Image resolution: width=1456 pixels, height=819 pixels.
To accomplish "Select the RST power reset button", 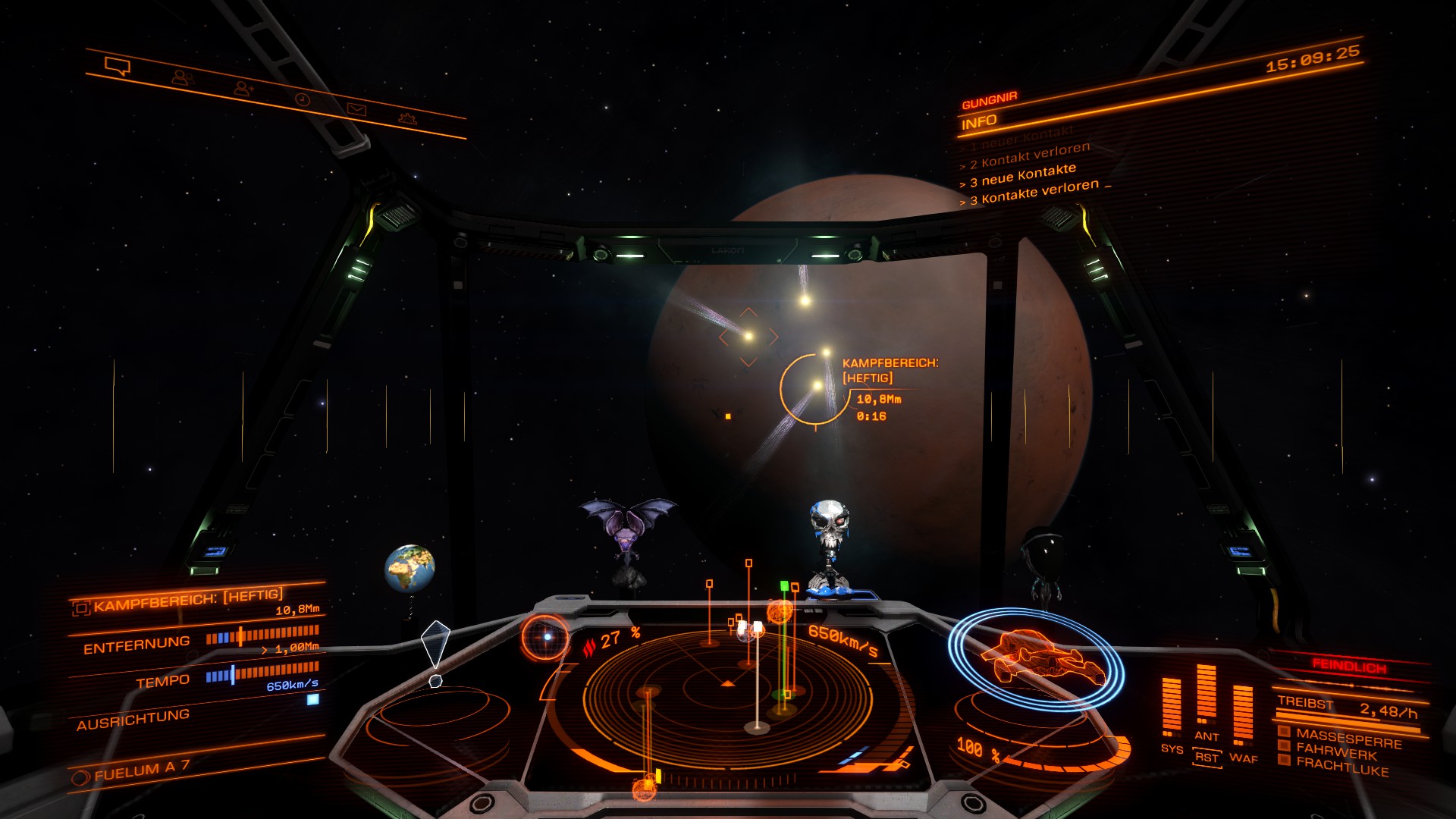I will click(1207, 757).
